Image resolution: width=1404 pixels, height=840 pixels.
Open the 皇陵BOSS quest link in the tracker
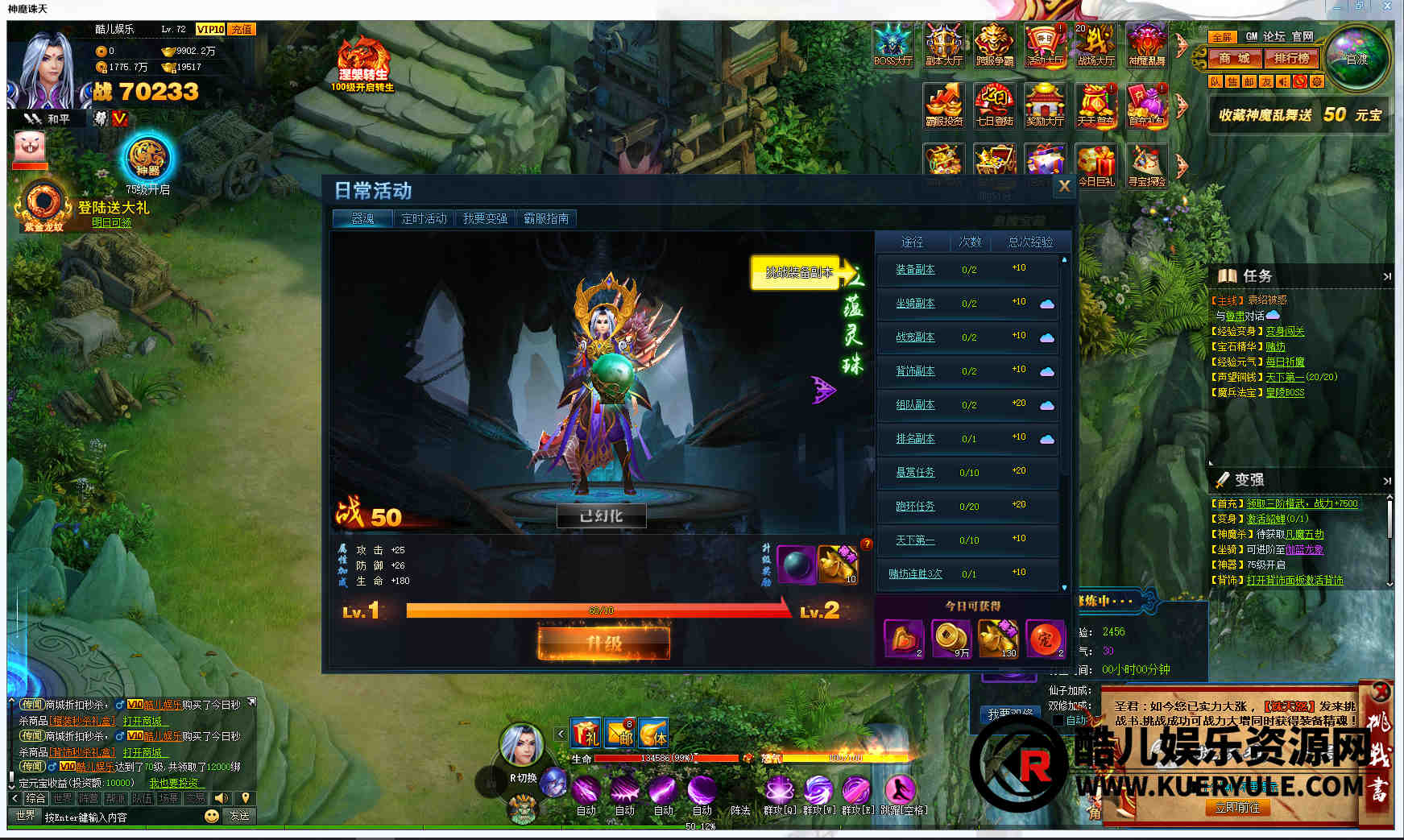point(1285,392)
